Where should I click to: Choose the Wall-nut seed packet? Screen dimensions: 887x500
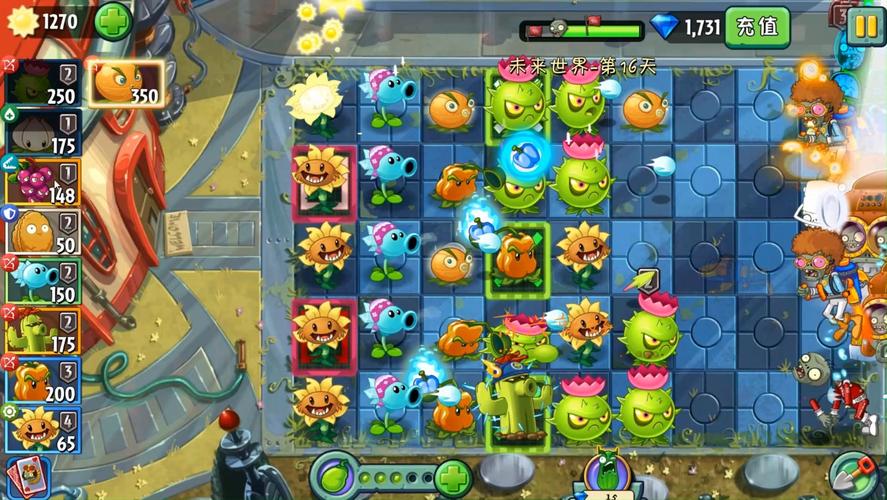42,231
